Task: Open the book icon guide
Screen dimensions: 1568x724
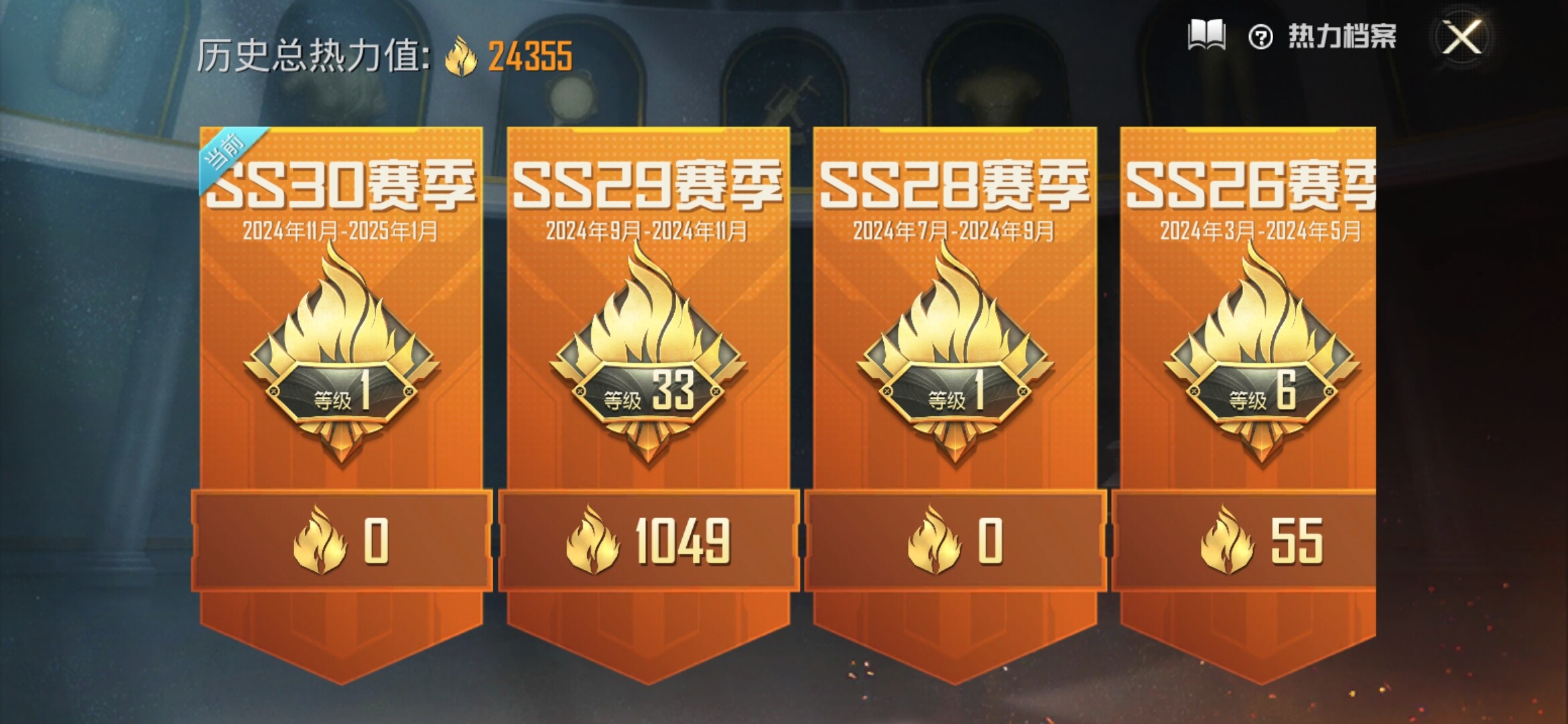Action: tap(1206, 36)
